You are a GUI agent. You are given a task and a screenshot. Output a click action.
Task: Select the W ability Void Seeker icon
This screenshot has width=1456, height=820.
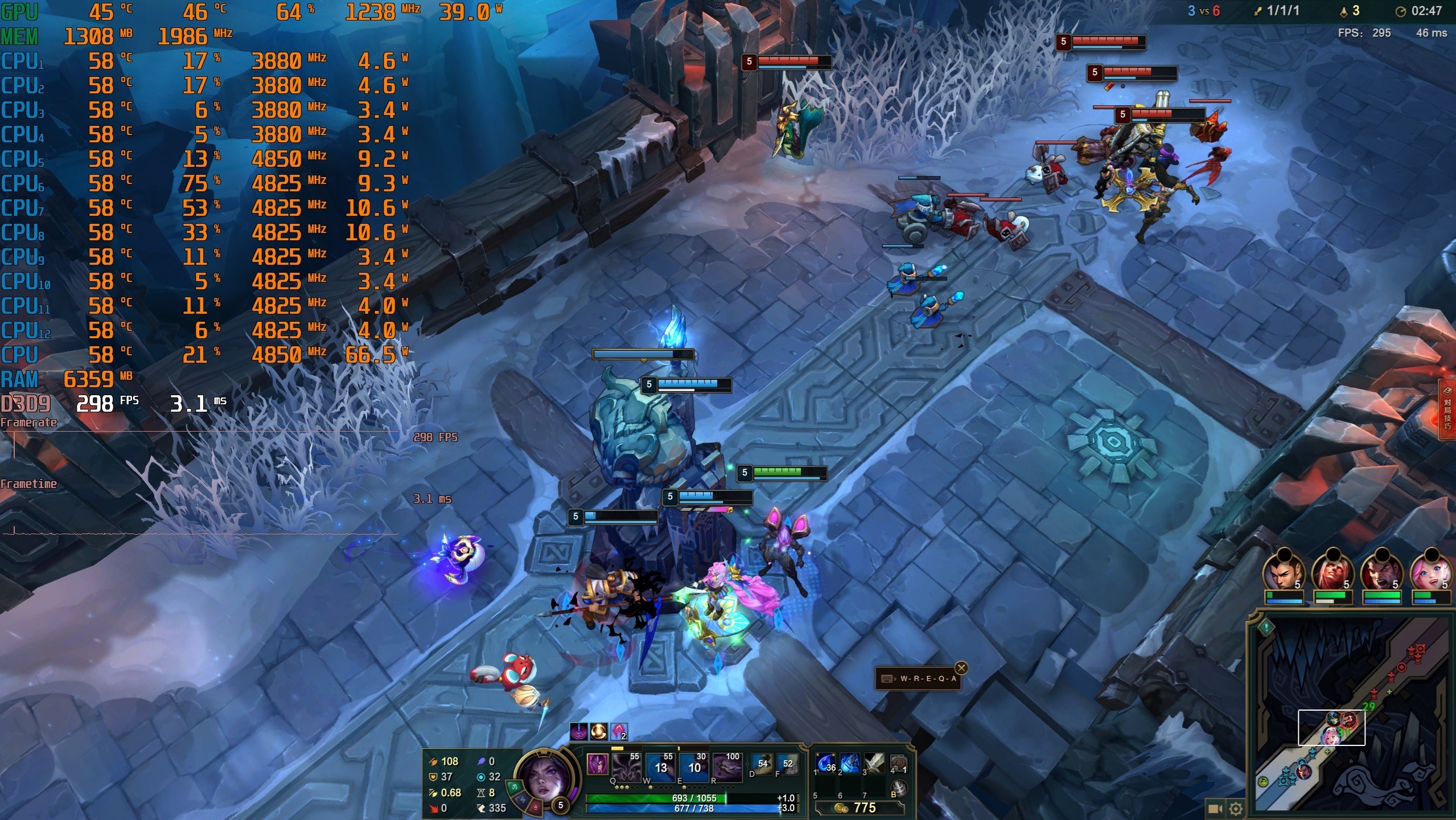(x=660, y=767)
